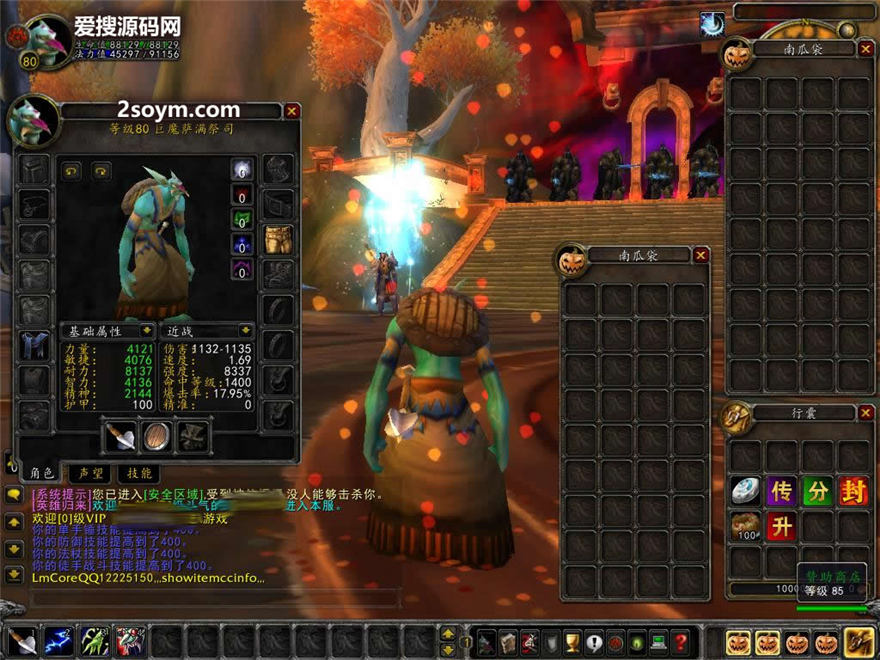The width and height of the screenshot is (880, 660).
Task: Close the 行囊 backpack window
Action: point(864,412)
